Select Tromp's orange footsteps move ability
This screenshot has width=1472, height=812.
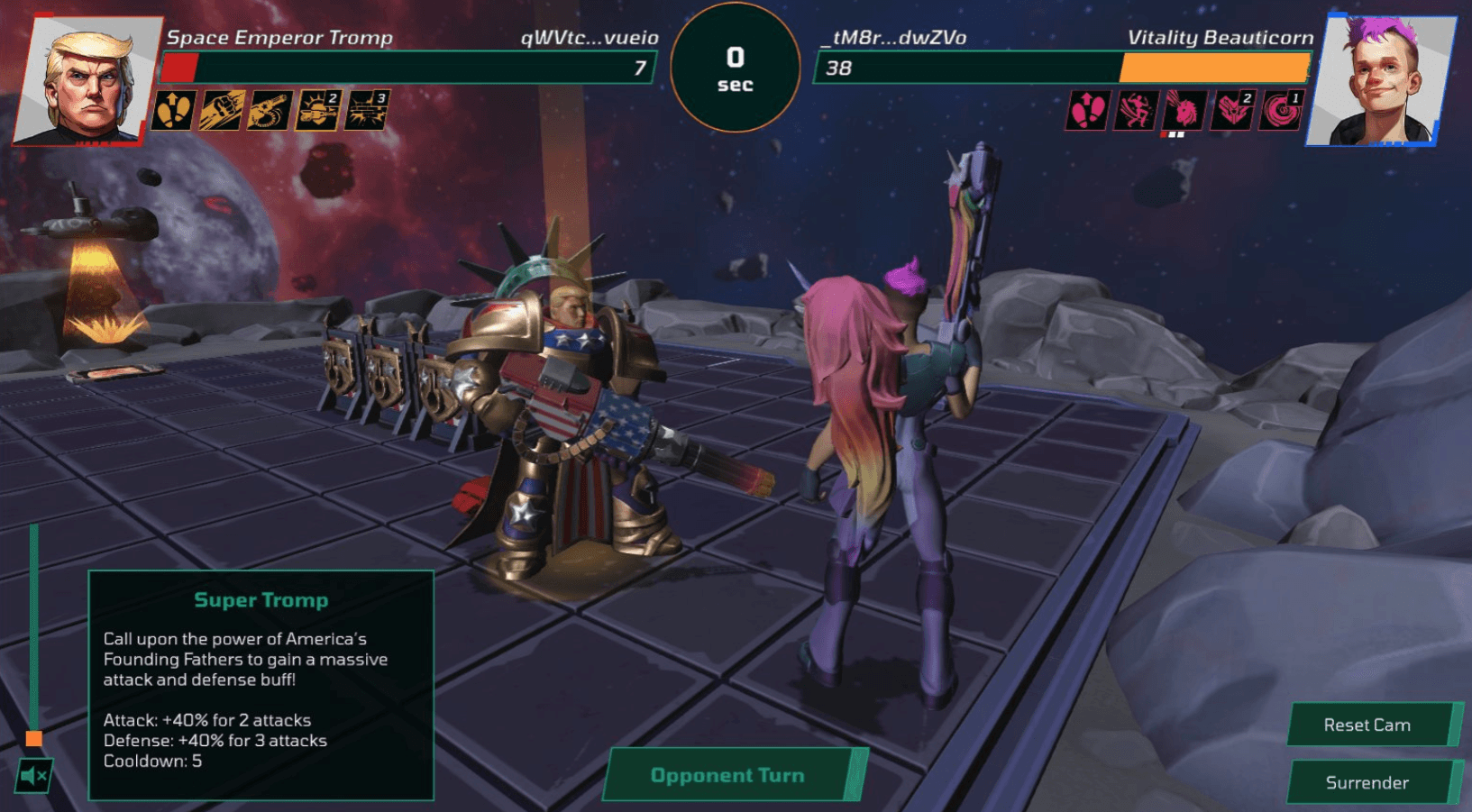(173, 111)
